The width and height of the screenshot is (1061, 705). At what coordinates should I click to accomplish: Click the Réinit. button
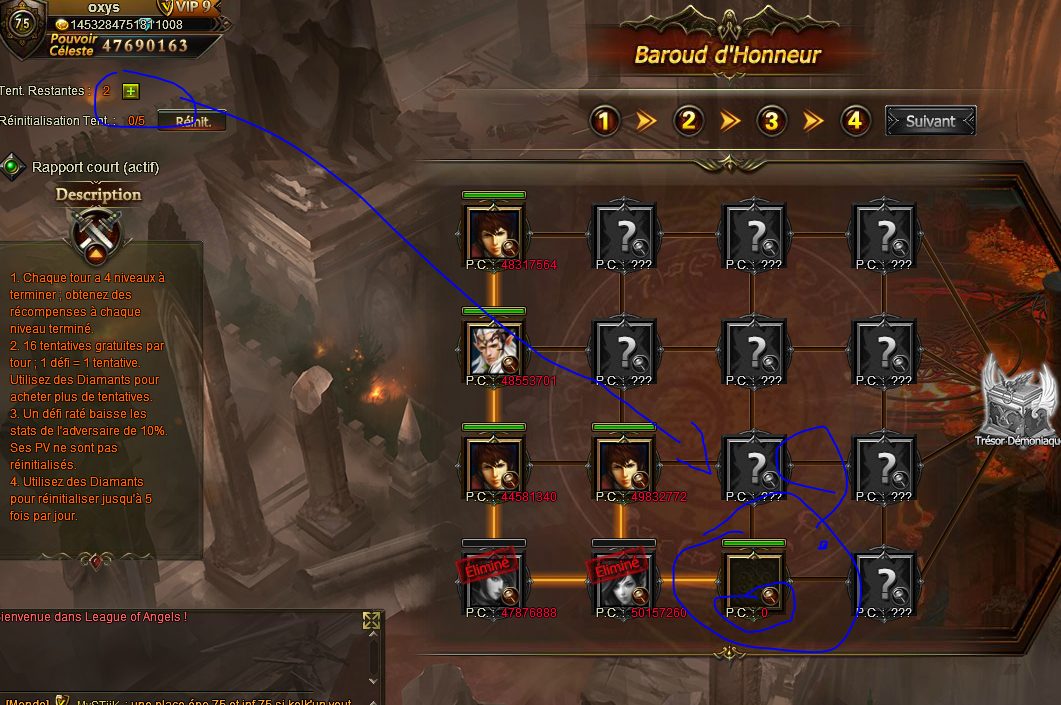point(192,121)
